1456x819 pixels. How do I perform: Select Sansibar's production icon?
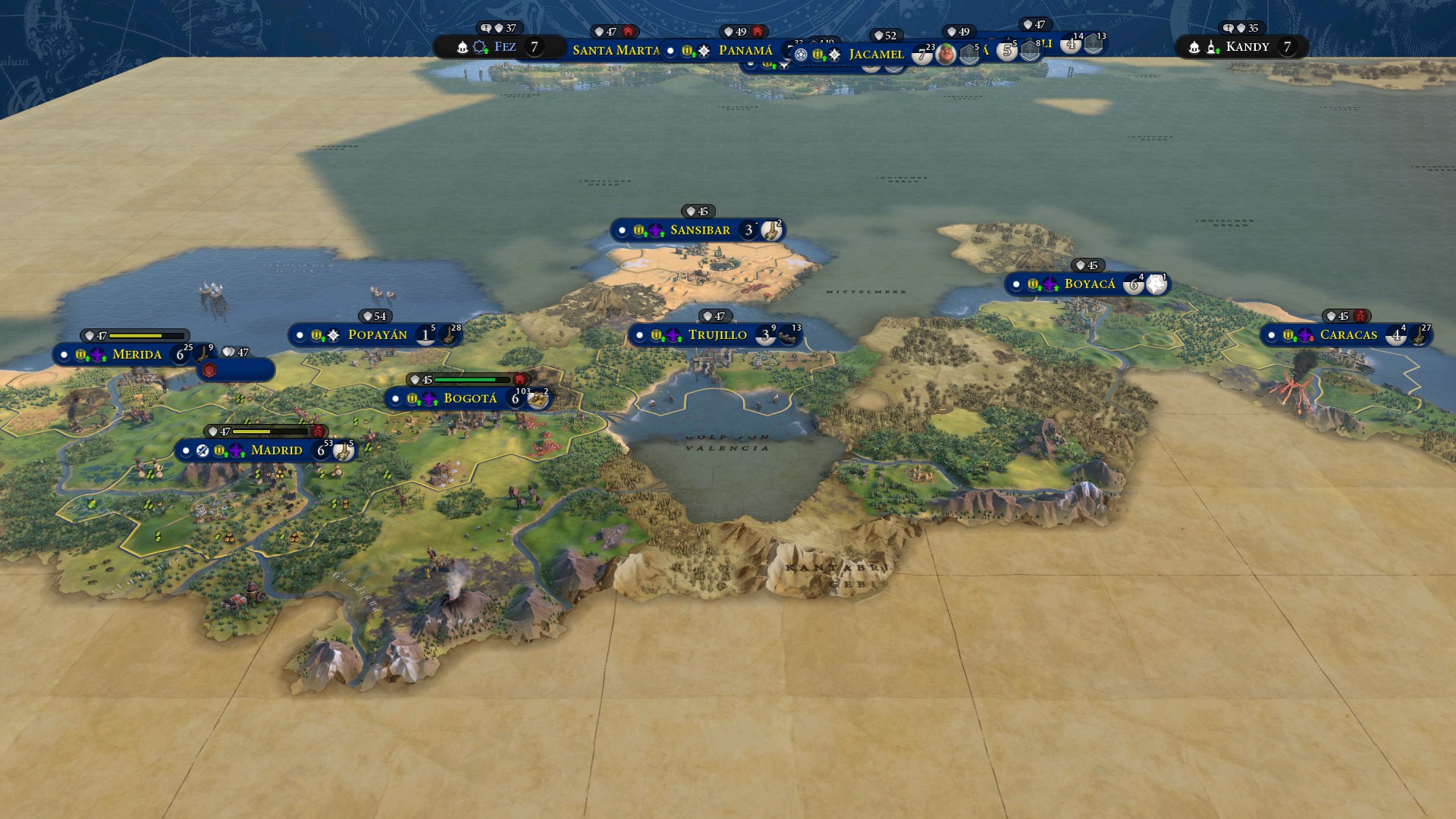point(771,231)
